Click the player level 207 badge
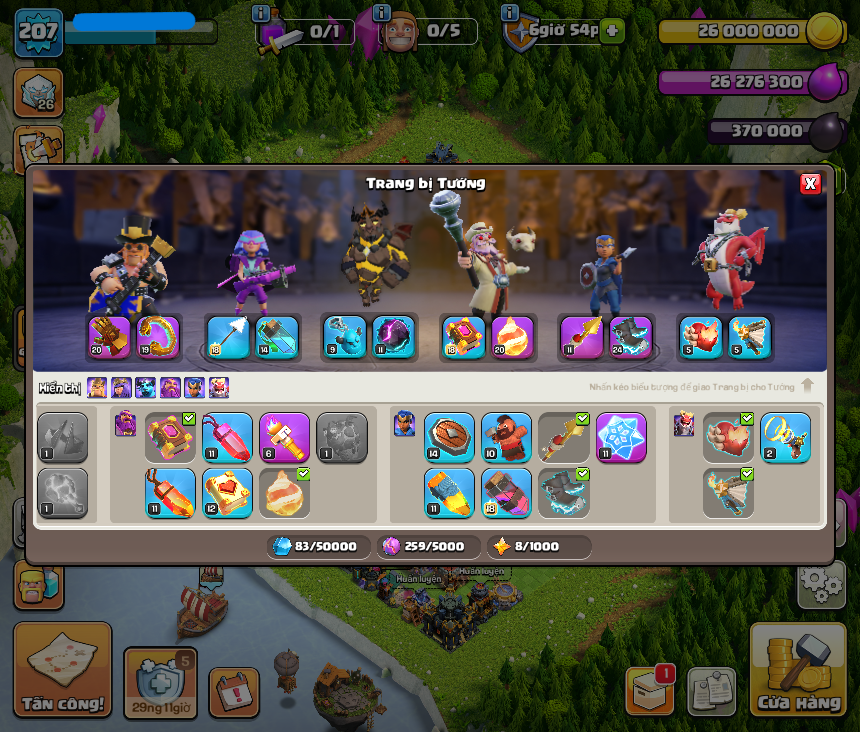The width and height of the screenshot is (860, 732). tap(38, 32)
